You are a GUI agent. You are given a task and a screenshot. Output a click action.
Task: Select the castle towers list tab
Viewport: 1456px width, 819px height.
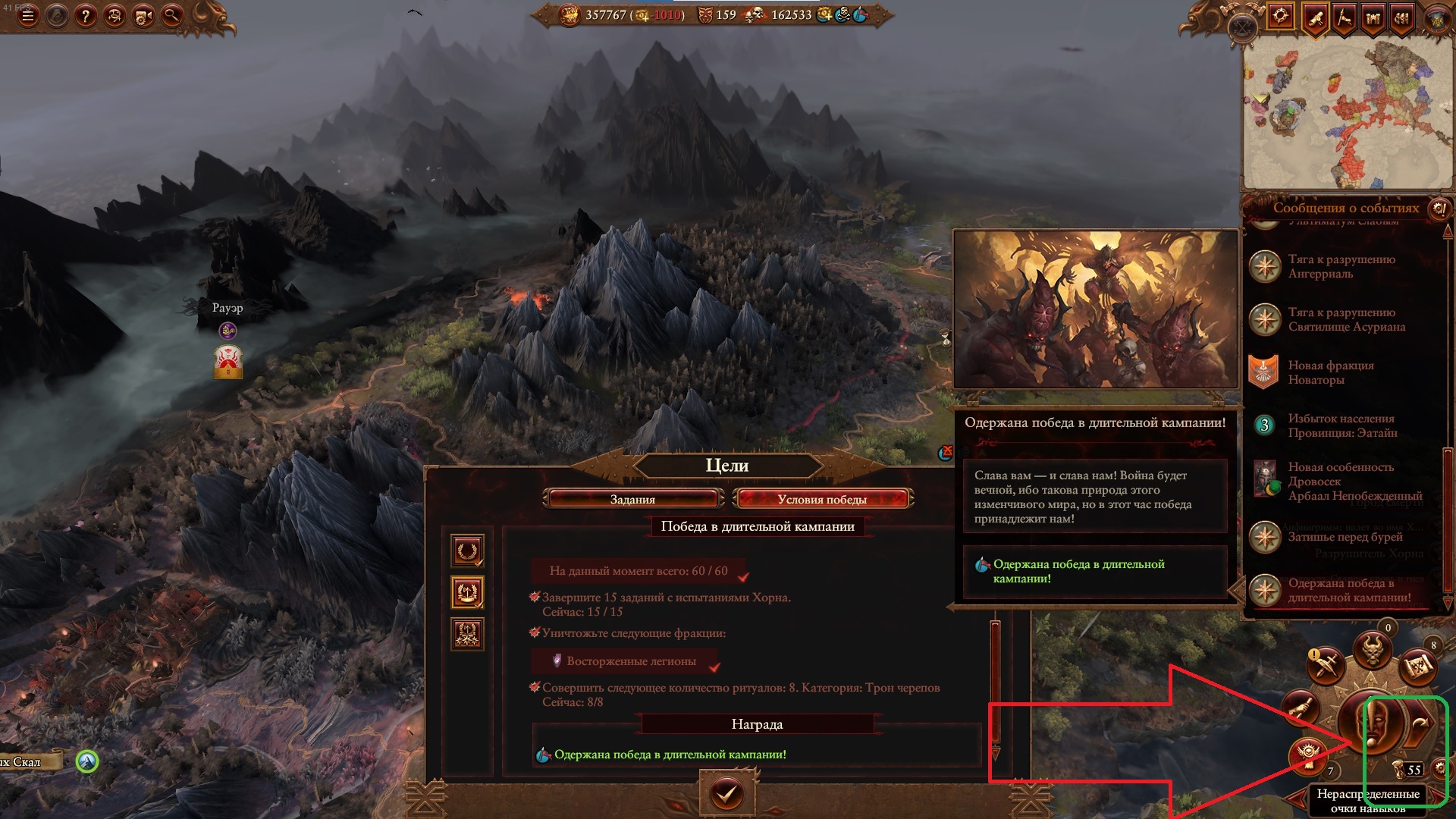1373,17
